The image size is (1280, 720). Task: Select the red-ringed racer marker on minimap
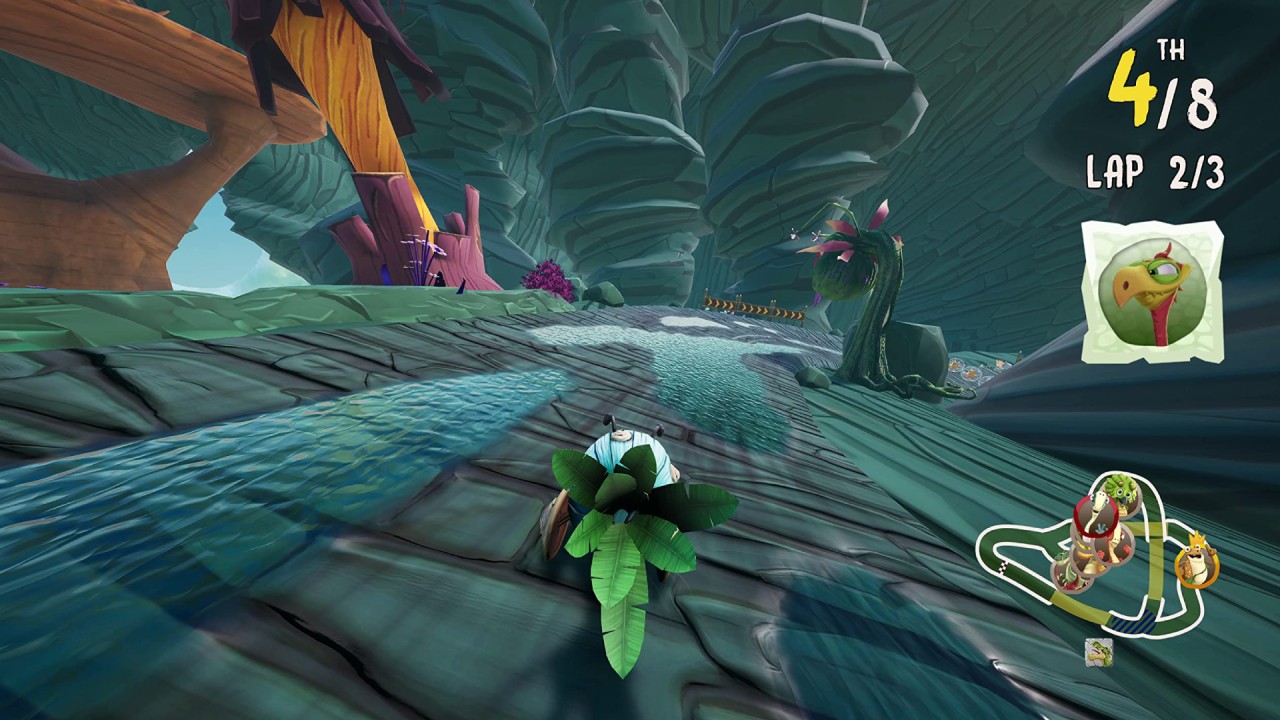click(1097, 516)
